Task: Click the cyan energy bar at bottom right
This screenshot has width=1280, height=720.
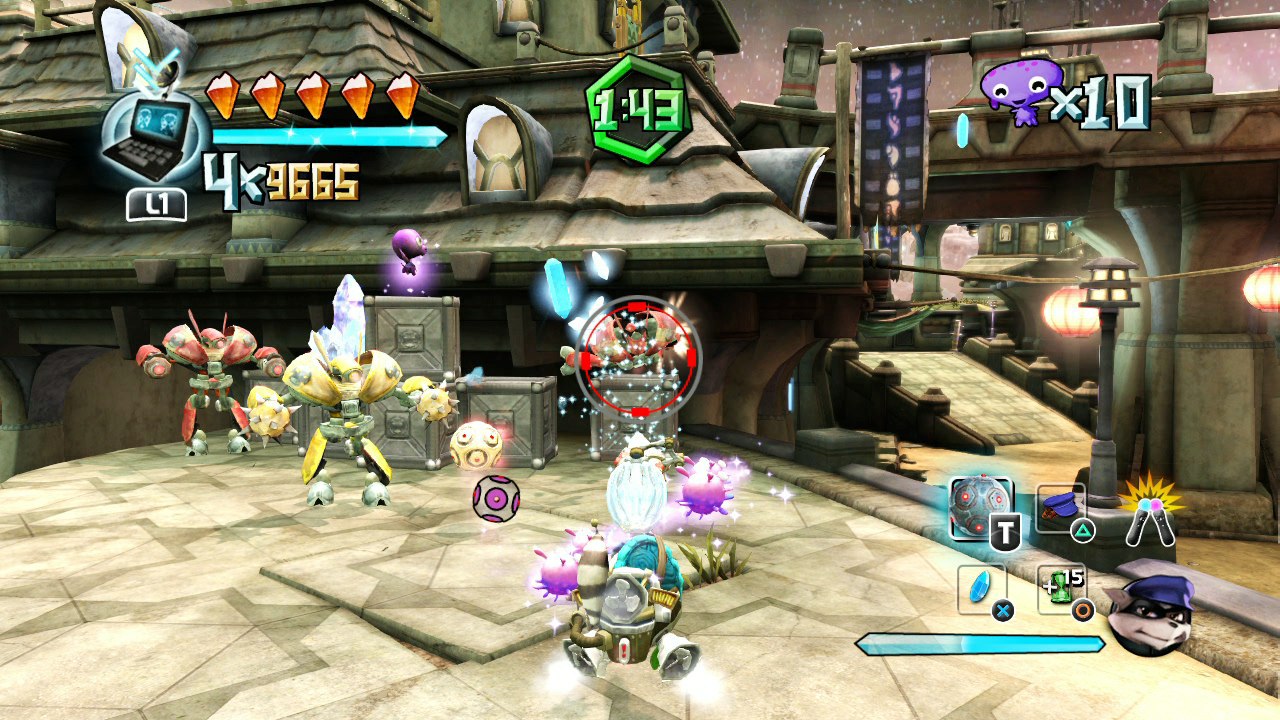Action: (x=980, y=644)
